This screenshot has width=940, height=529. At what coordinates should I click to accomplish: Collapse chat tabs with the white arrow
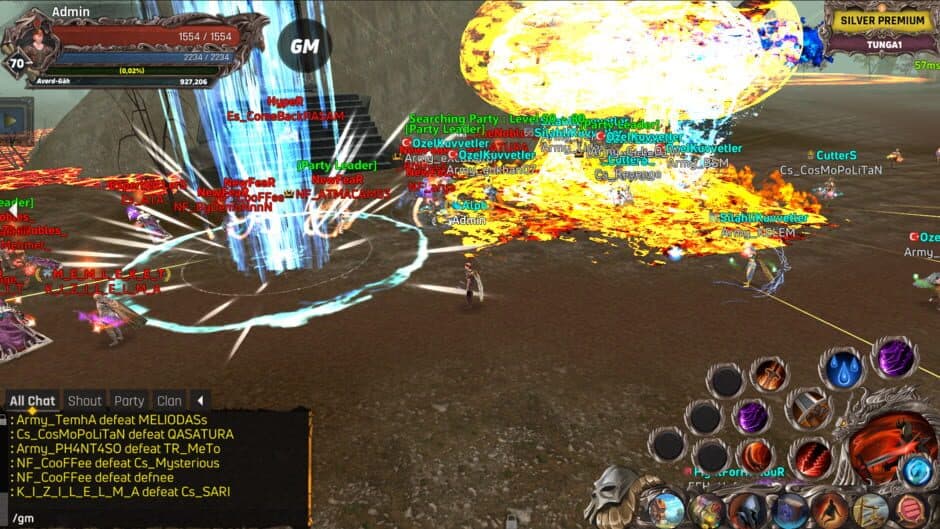[x=200, y=401]
